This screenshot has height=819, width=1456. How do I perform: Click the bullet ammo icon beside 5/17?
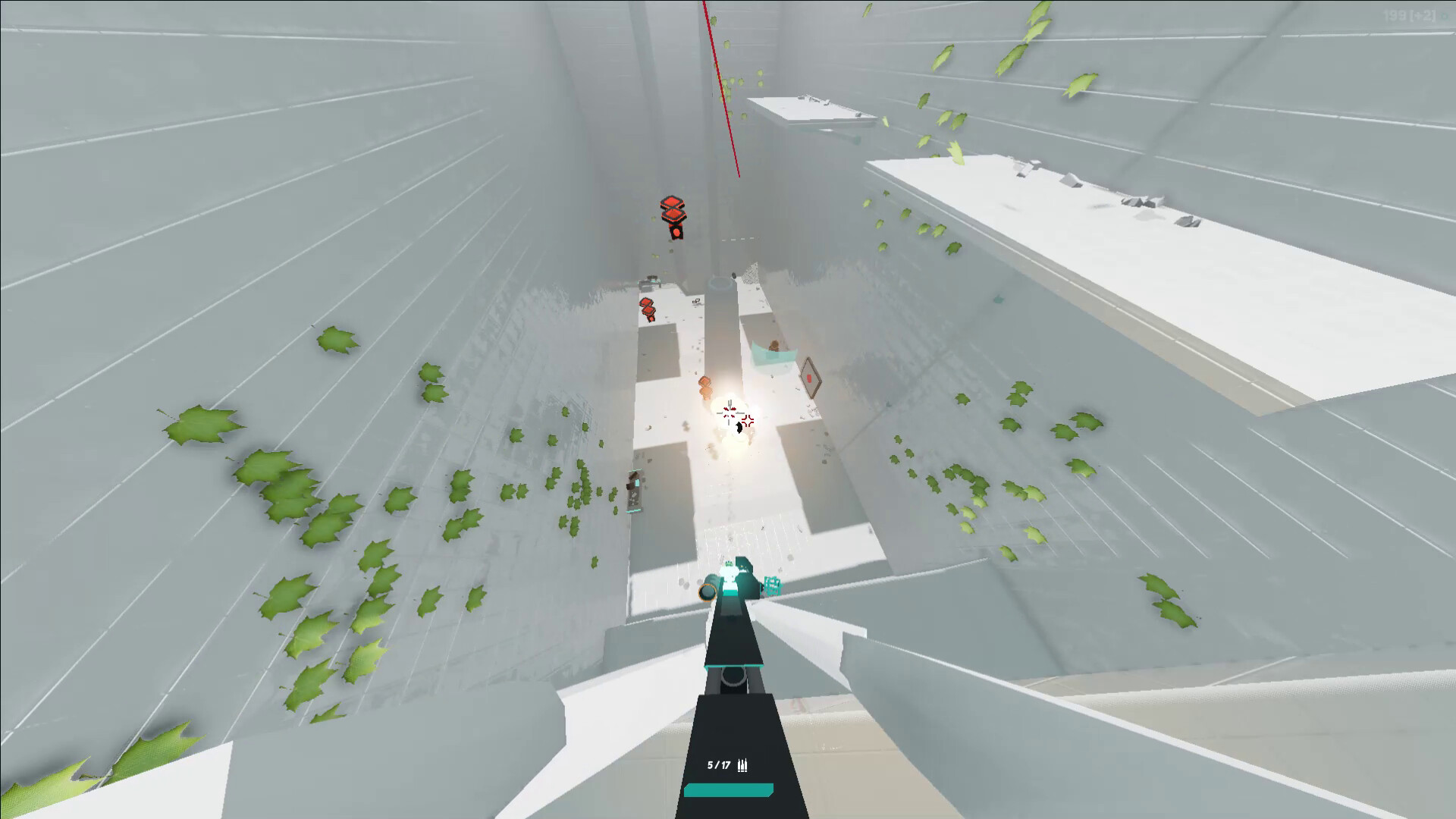744,765
